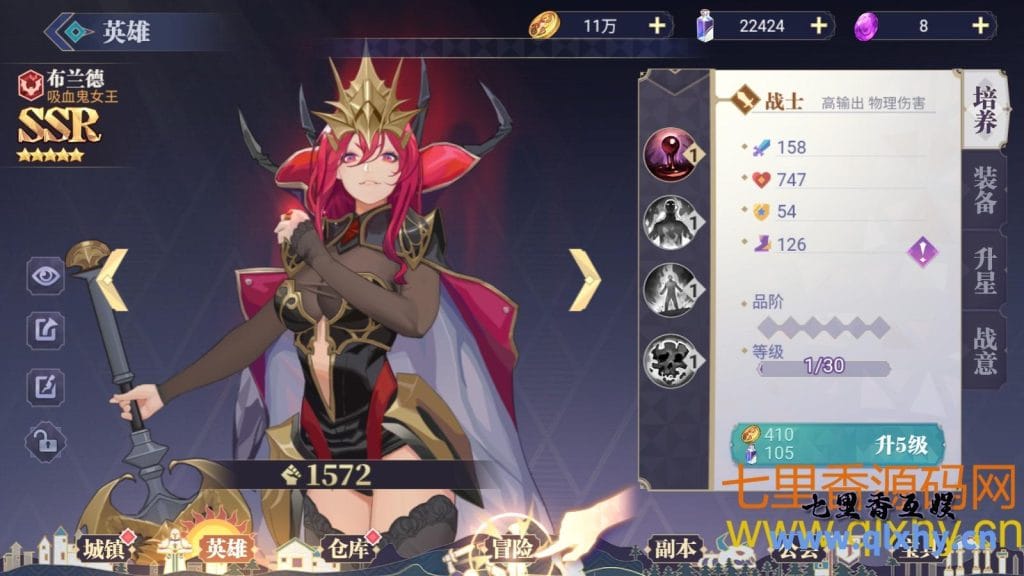
Task: Open the 战意 tab
Action: [985, 350]
